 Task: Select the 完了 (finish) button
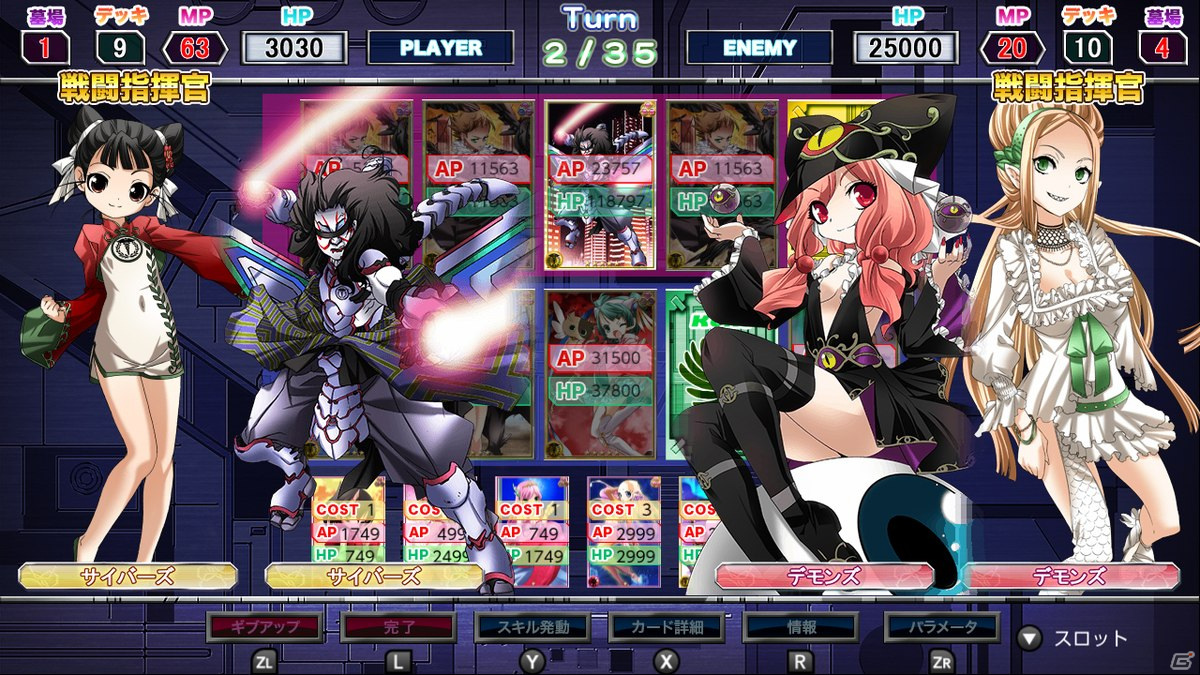click(x=398, y=627)
